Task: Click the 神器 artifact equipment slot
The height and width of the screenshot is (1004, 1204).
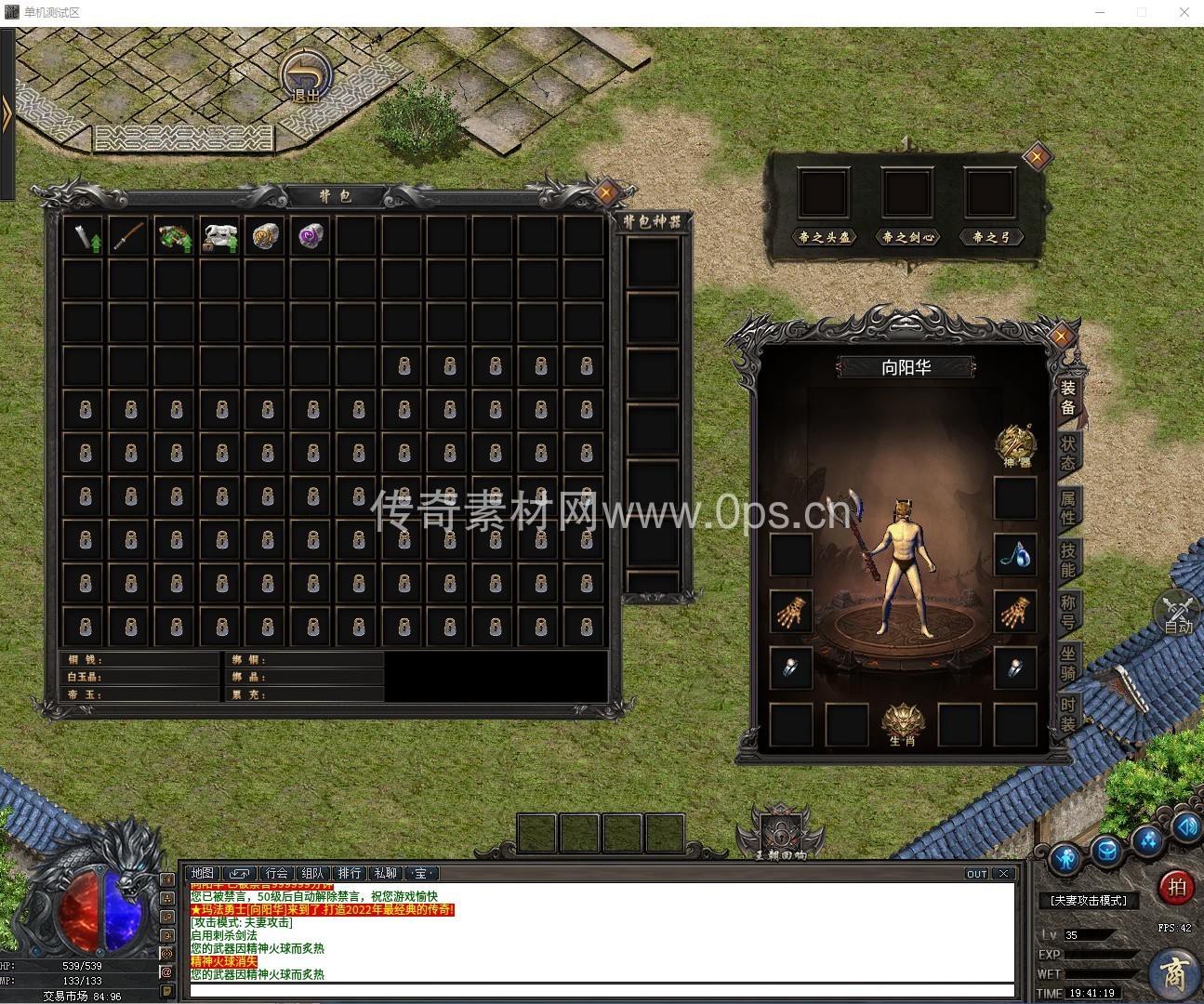Action: click(1014, 445)
